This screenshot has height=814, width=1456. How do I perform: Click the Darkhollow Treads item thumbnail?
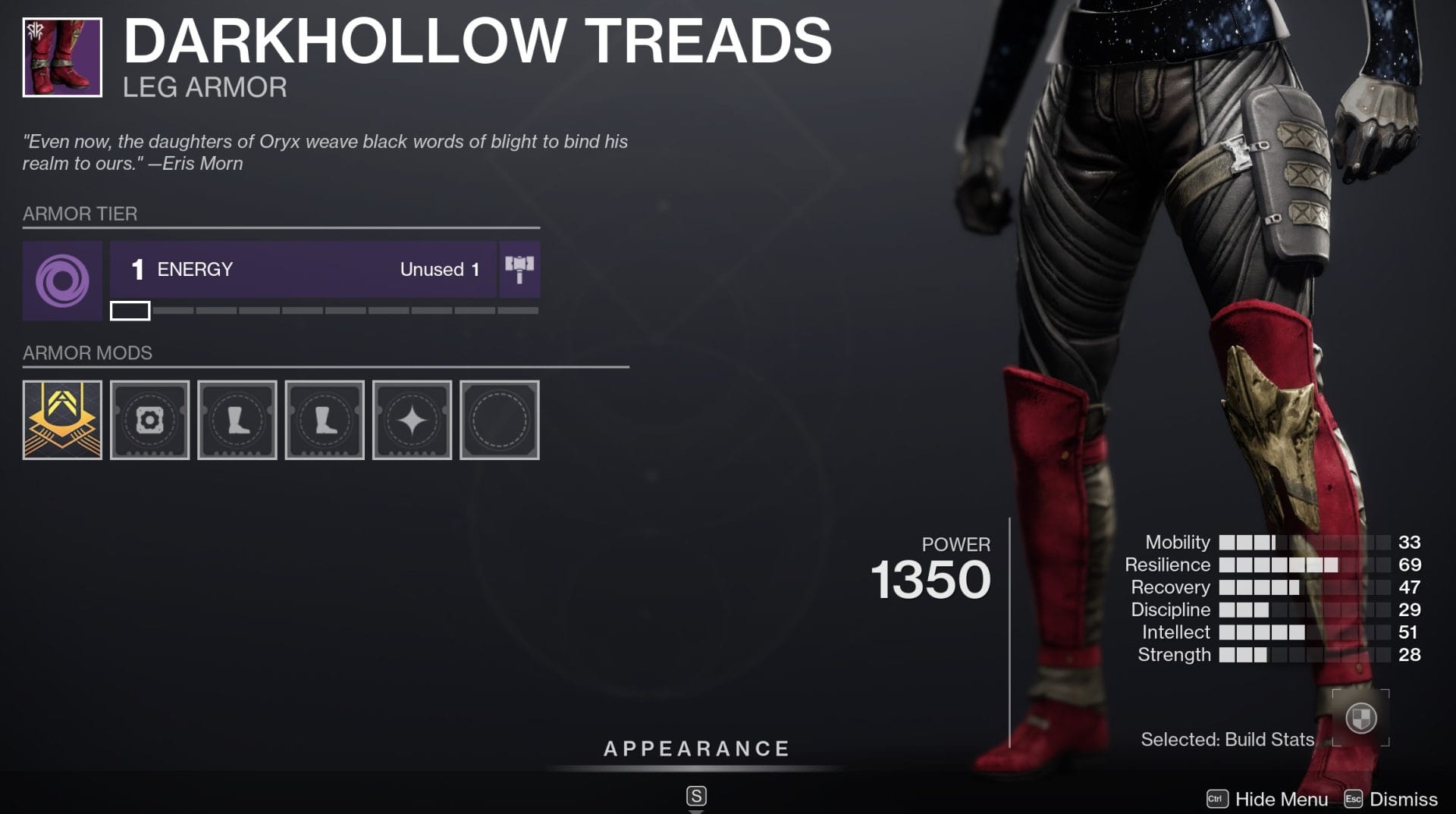(64, 55)
